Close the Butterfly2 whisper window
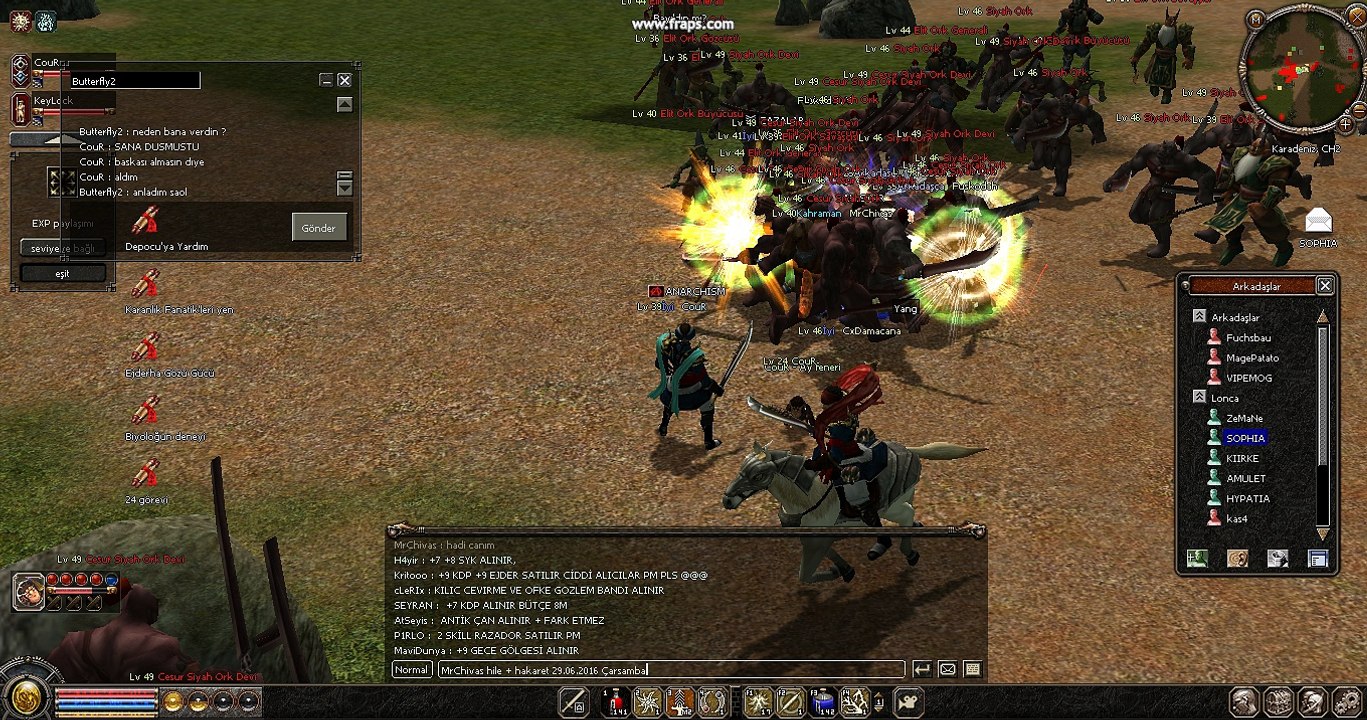The width and height of the screenshot is (1367, 720). coord(344,80)
